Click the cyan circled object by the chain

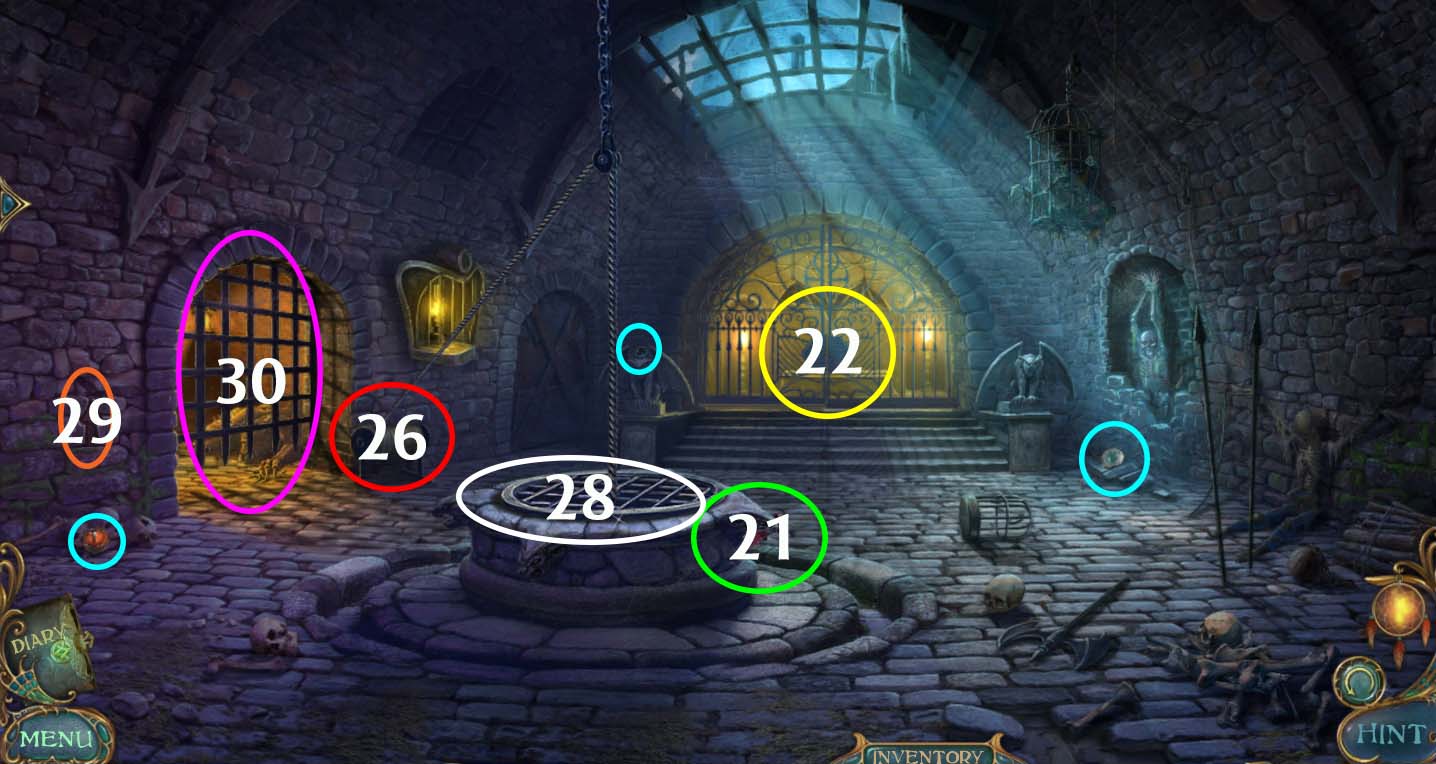point(639,349)
